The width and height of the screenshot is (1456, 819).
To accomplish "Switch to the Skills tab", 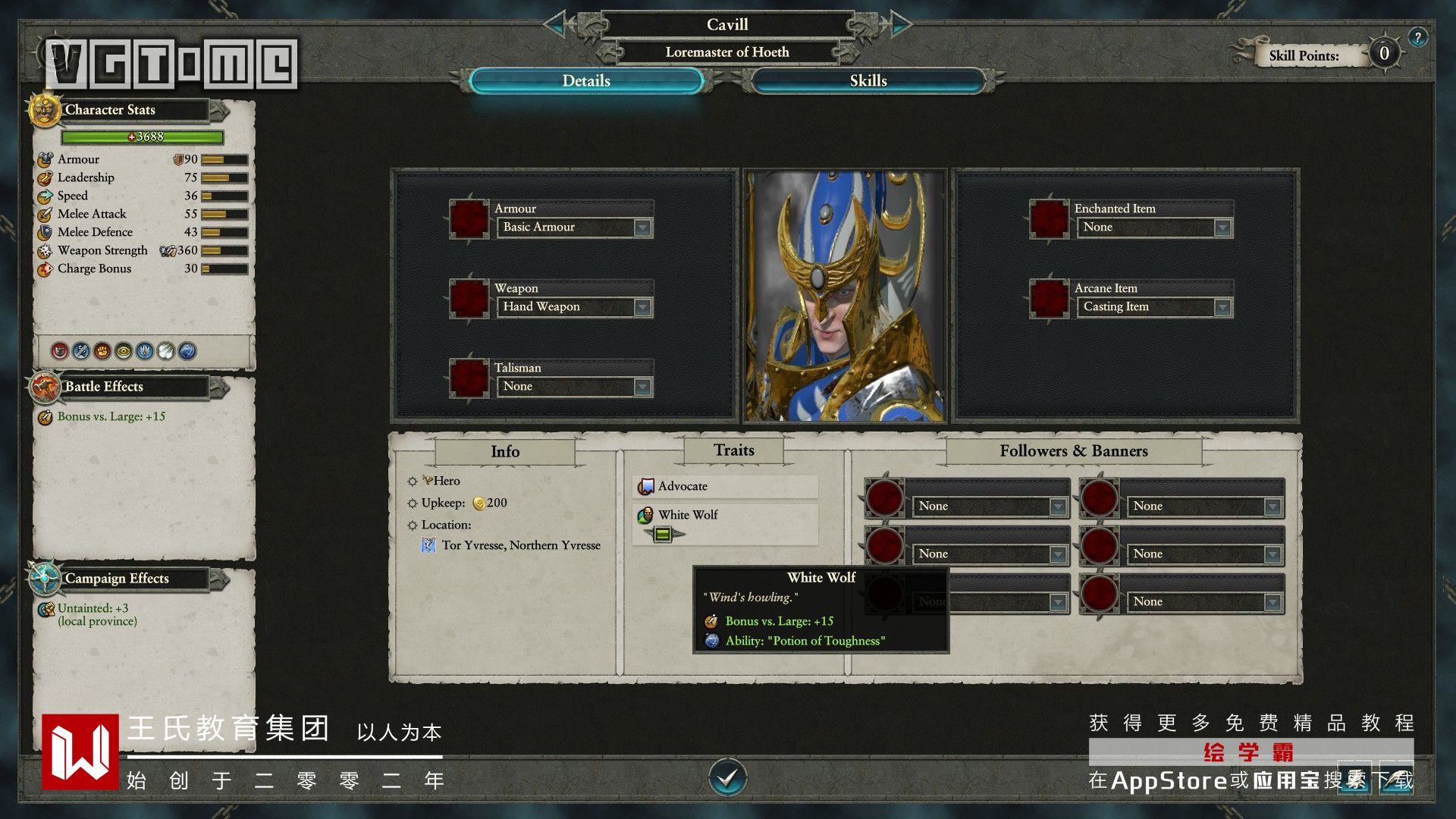I will tap(868, 81).
